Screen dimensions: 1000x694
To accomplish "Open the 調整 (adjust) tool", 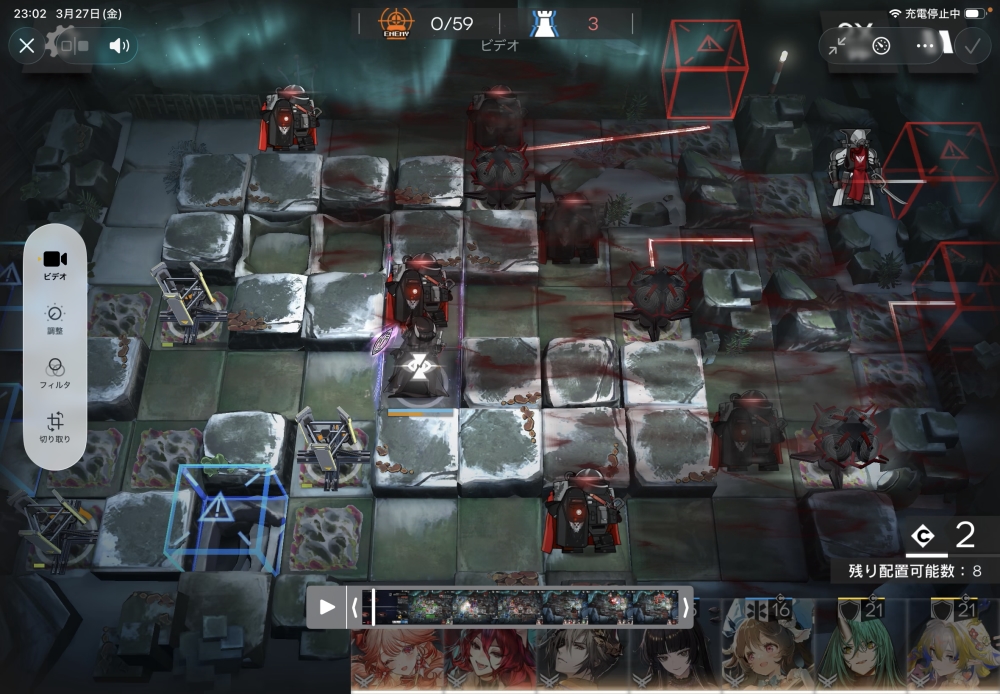I will pos(55,319).
